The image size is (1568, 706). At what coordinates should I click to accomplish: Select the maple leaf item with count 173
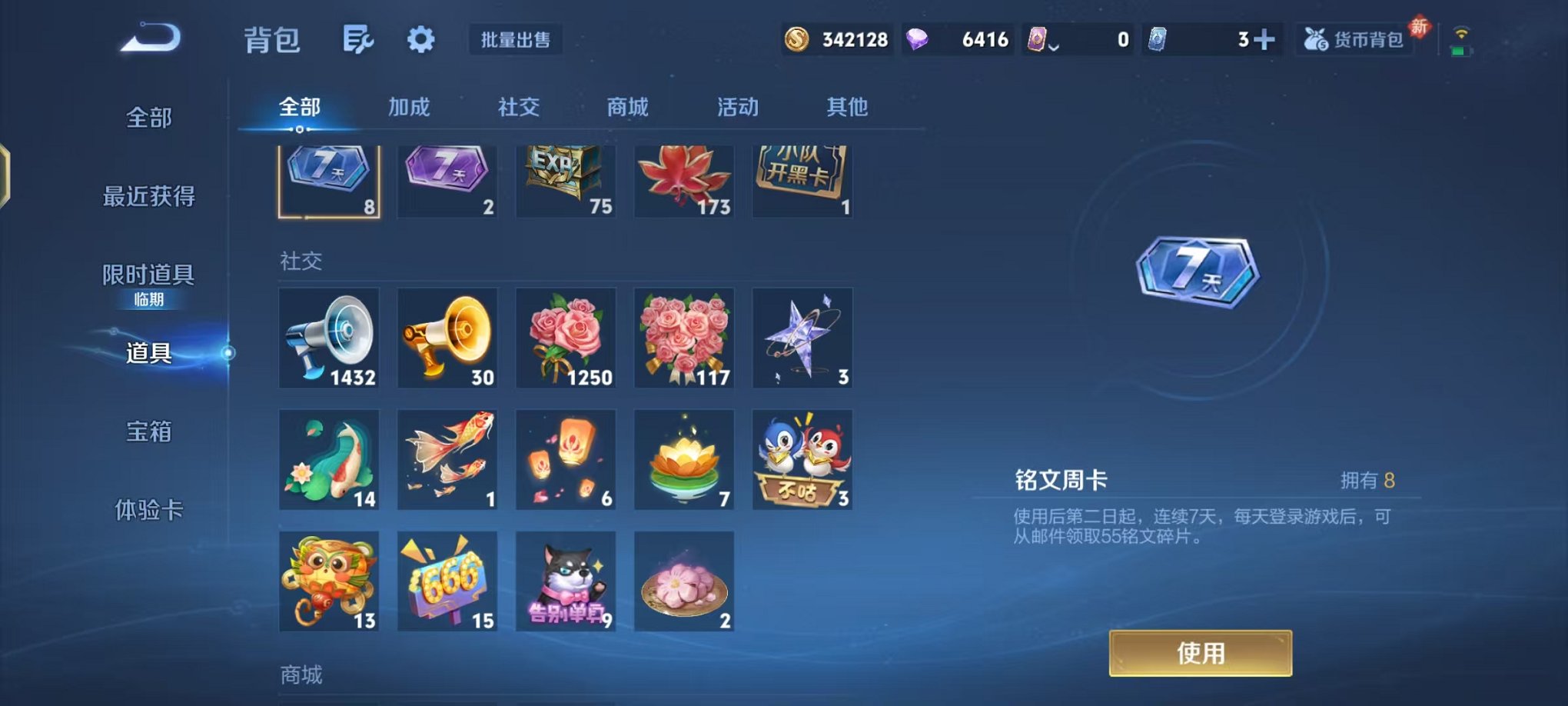[683, 177]
